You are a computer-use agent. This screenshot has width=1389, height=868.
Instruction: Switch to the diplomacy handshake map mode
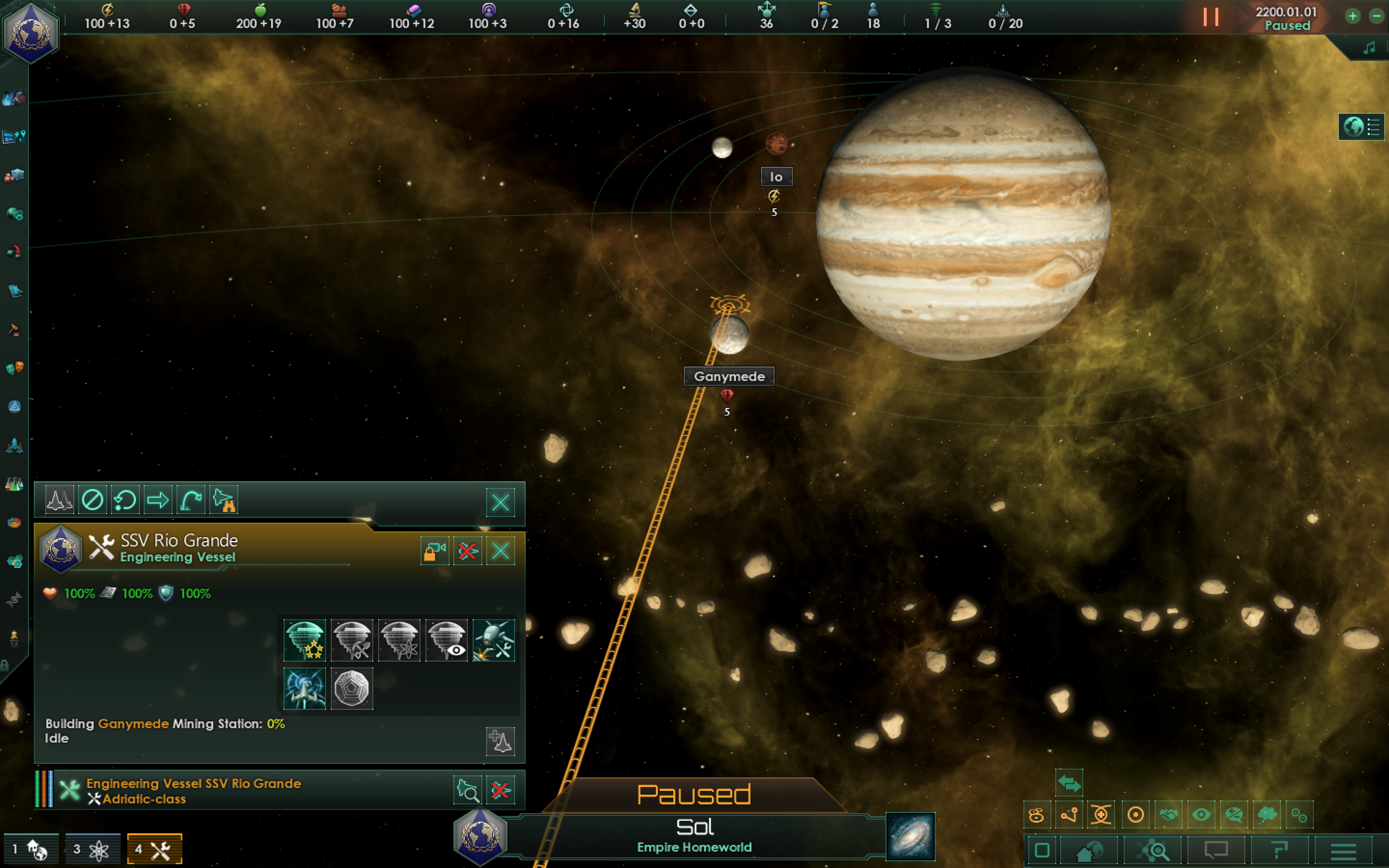click(1168, 814)
